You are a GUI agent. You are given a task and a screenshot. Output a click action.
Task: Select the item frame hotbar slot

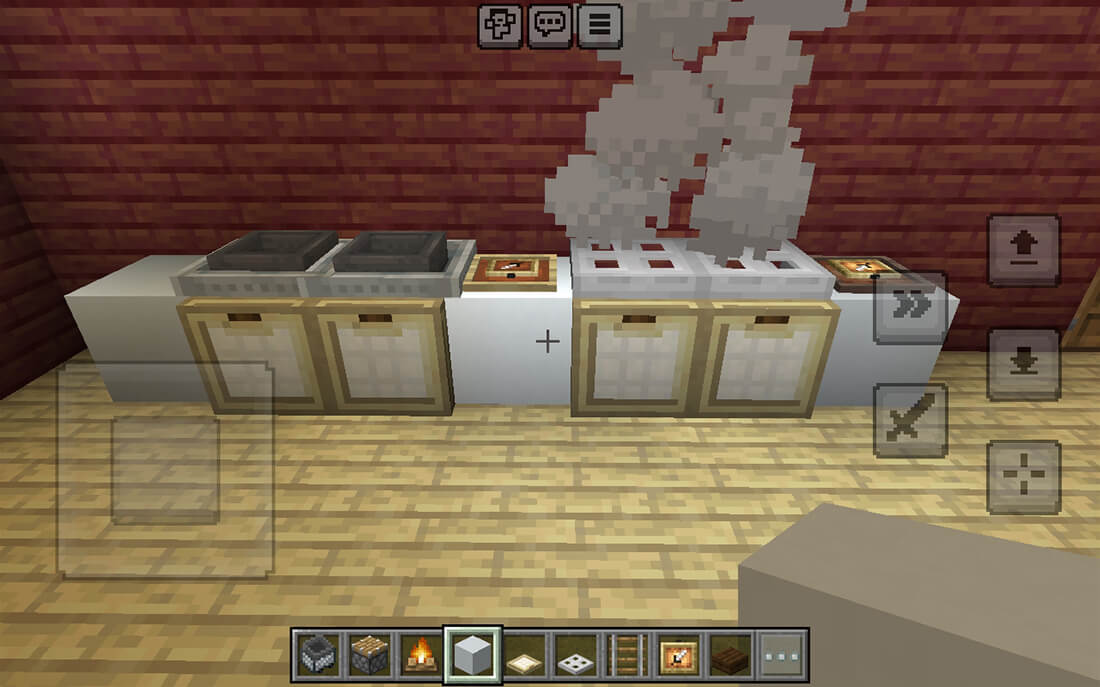tap(680, 655)
